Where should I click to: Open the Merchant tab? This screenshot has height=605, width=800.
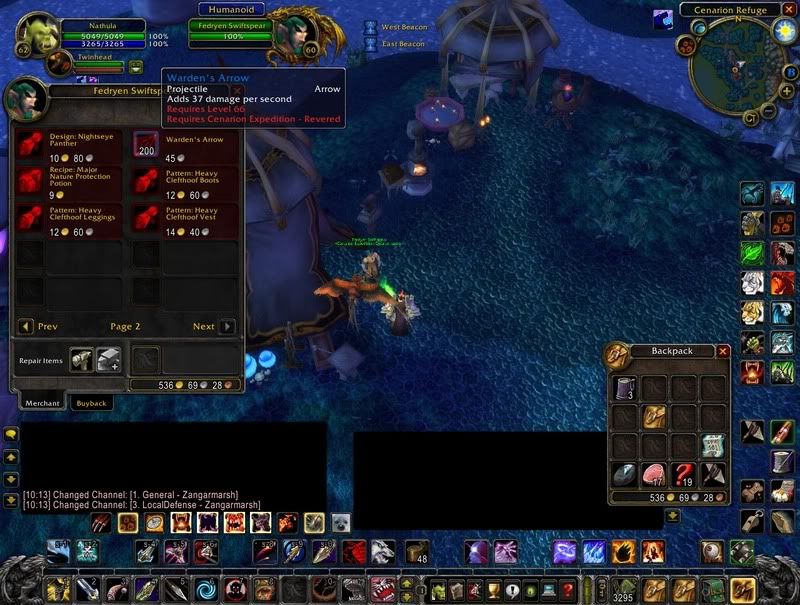[42, 403]
